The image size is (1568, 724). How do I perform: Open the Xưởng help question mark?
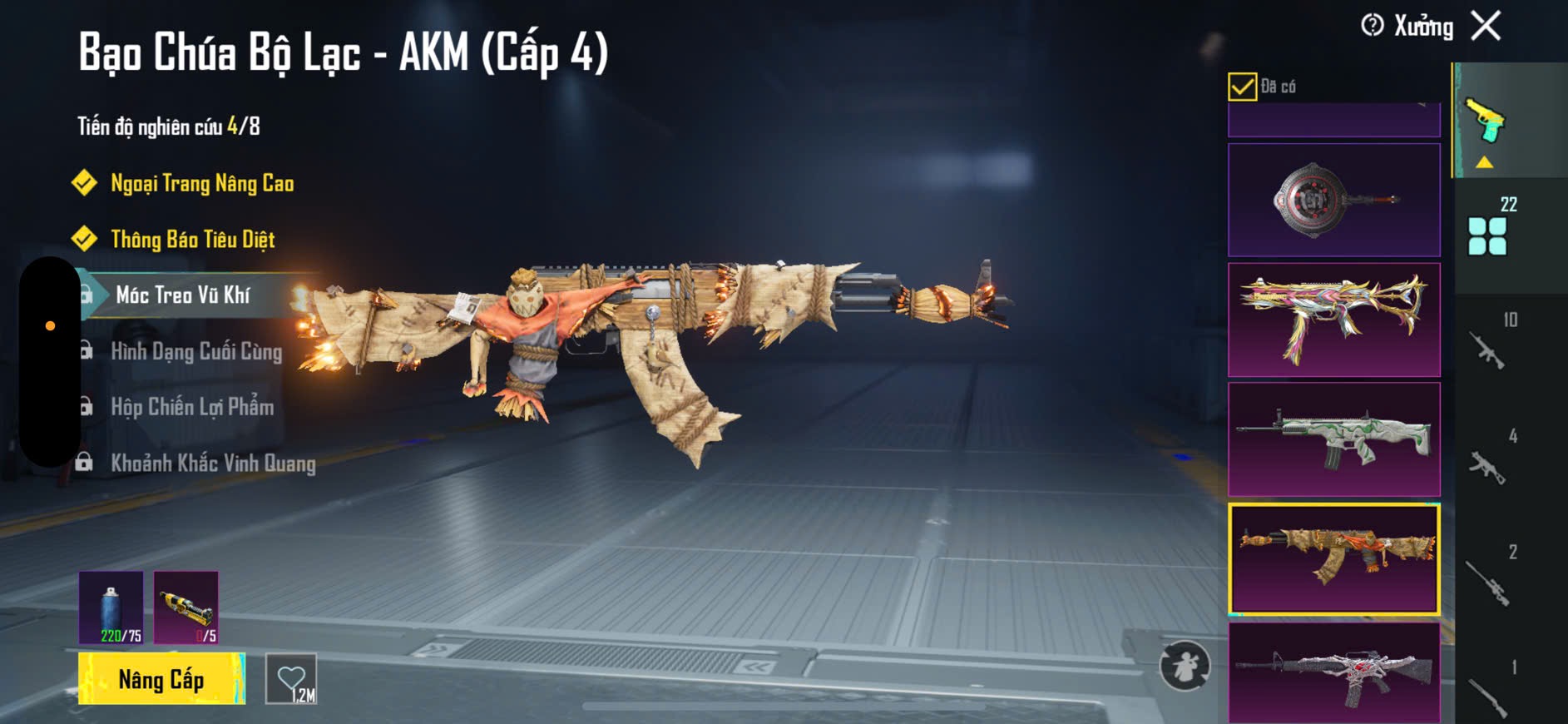tap(1372, 26)
